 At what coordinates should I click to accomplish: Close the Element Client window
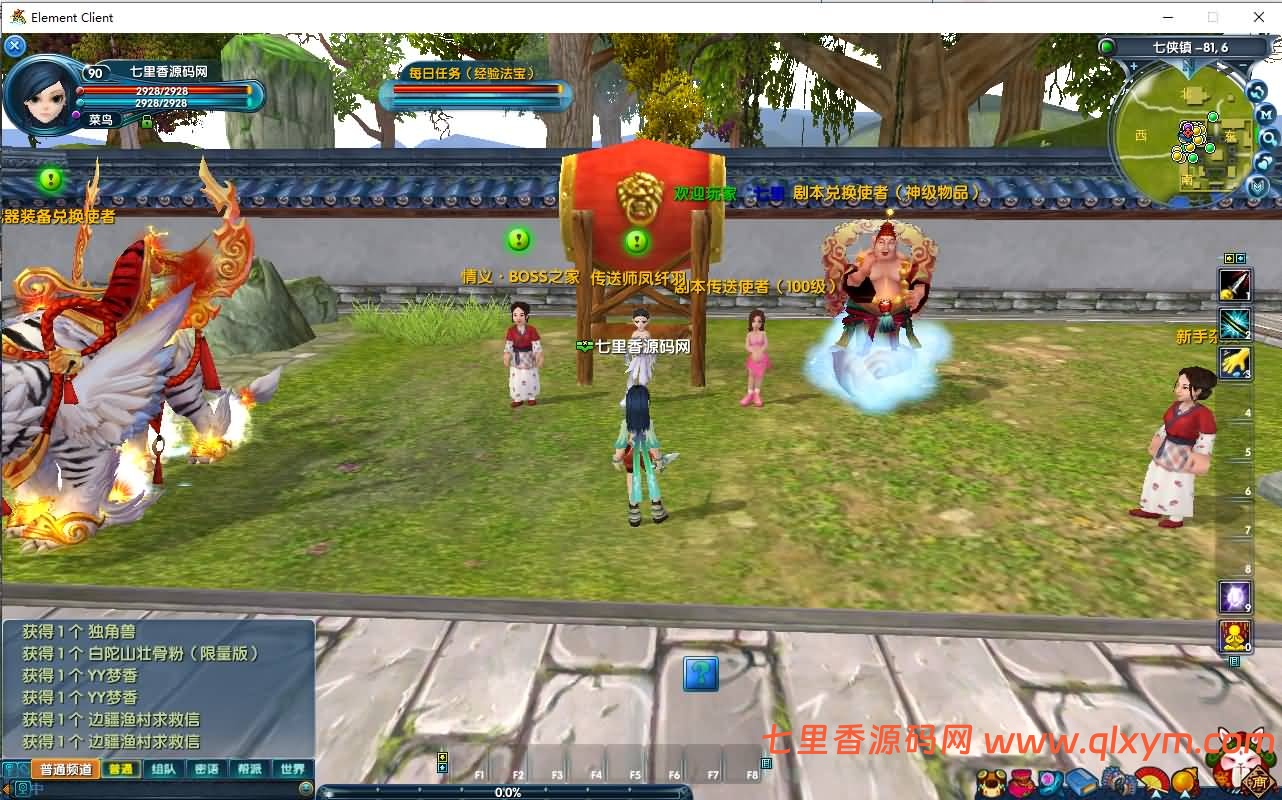1259,17
